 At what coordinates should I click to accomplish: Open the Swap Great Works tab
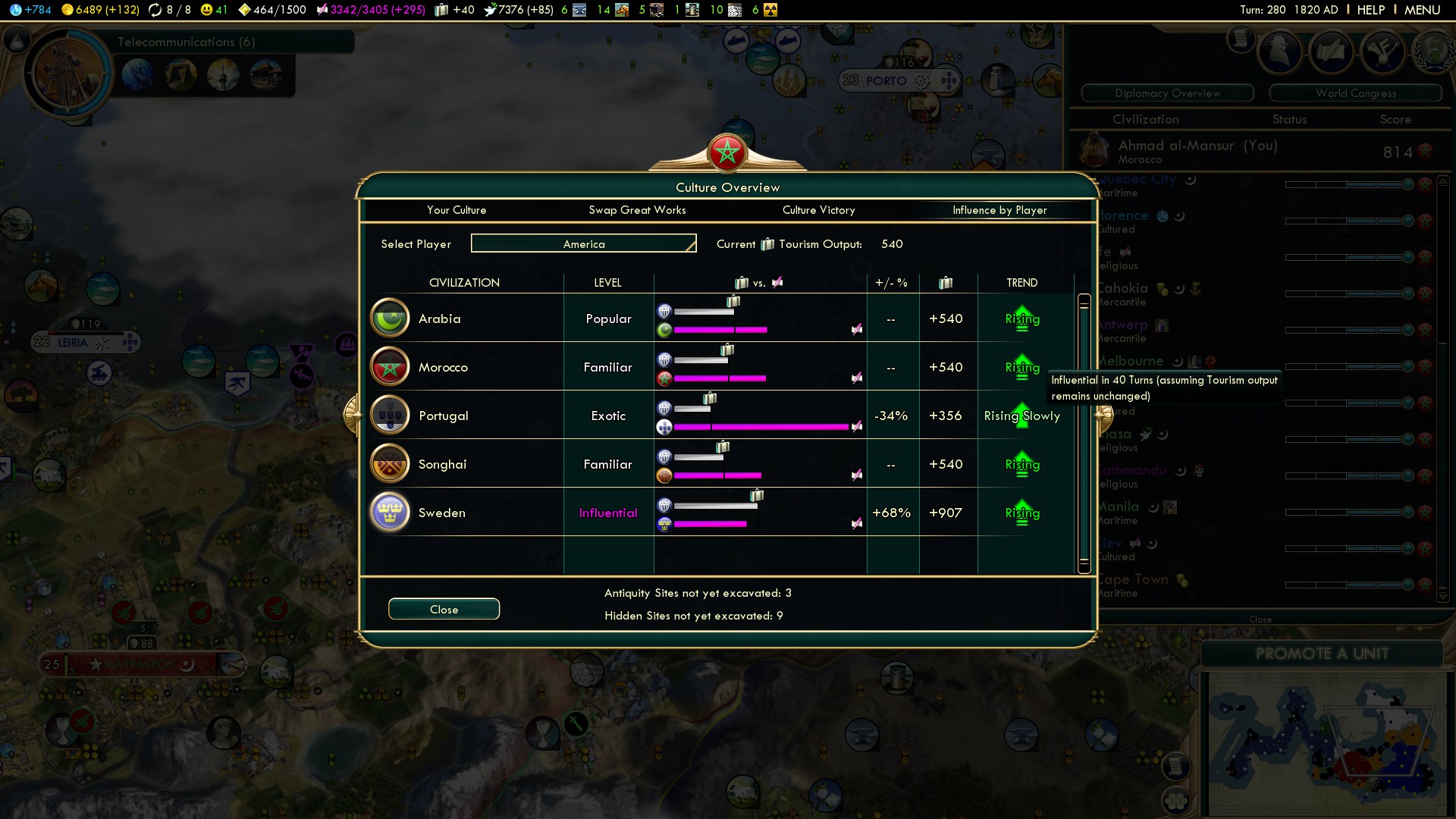[x=637, y=210]
